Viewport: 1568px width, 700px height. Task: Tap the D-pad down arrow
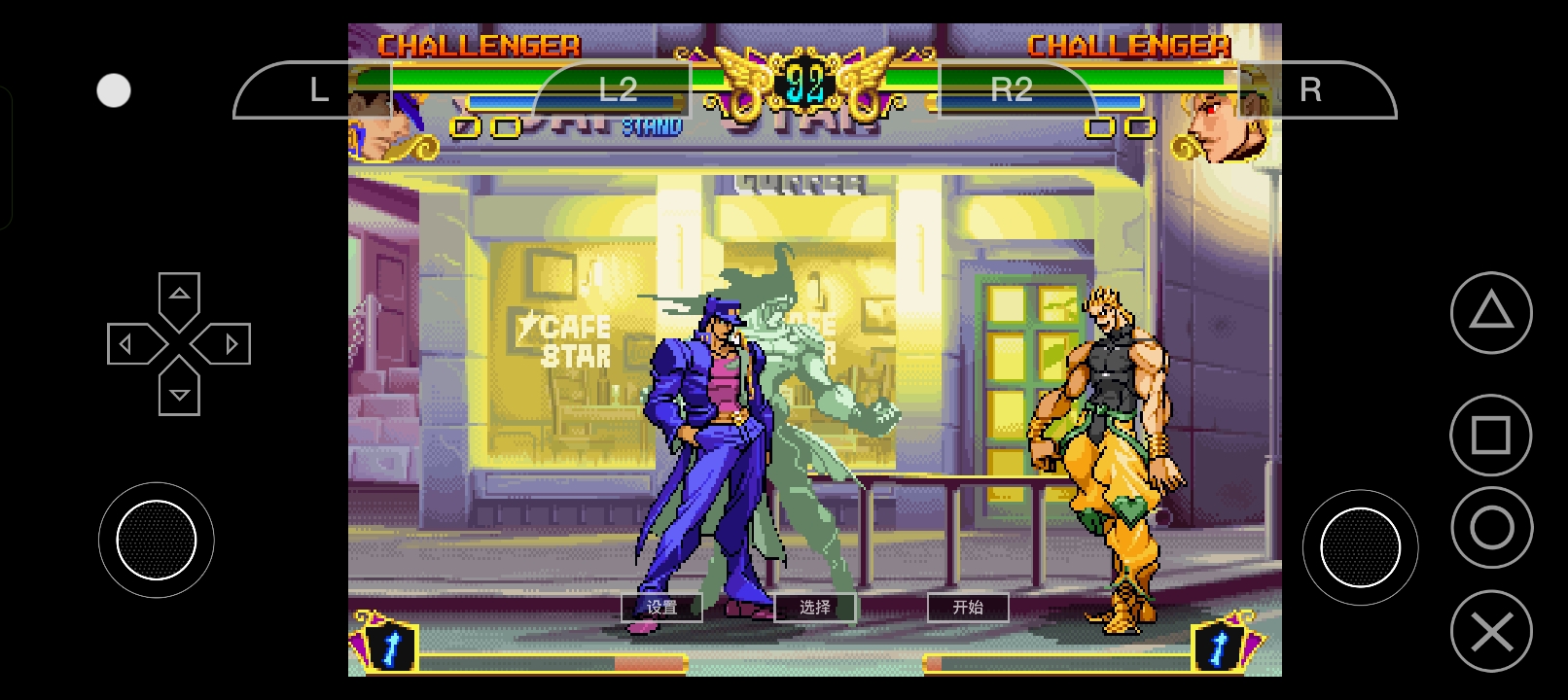(179, 393)
